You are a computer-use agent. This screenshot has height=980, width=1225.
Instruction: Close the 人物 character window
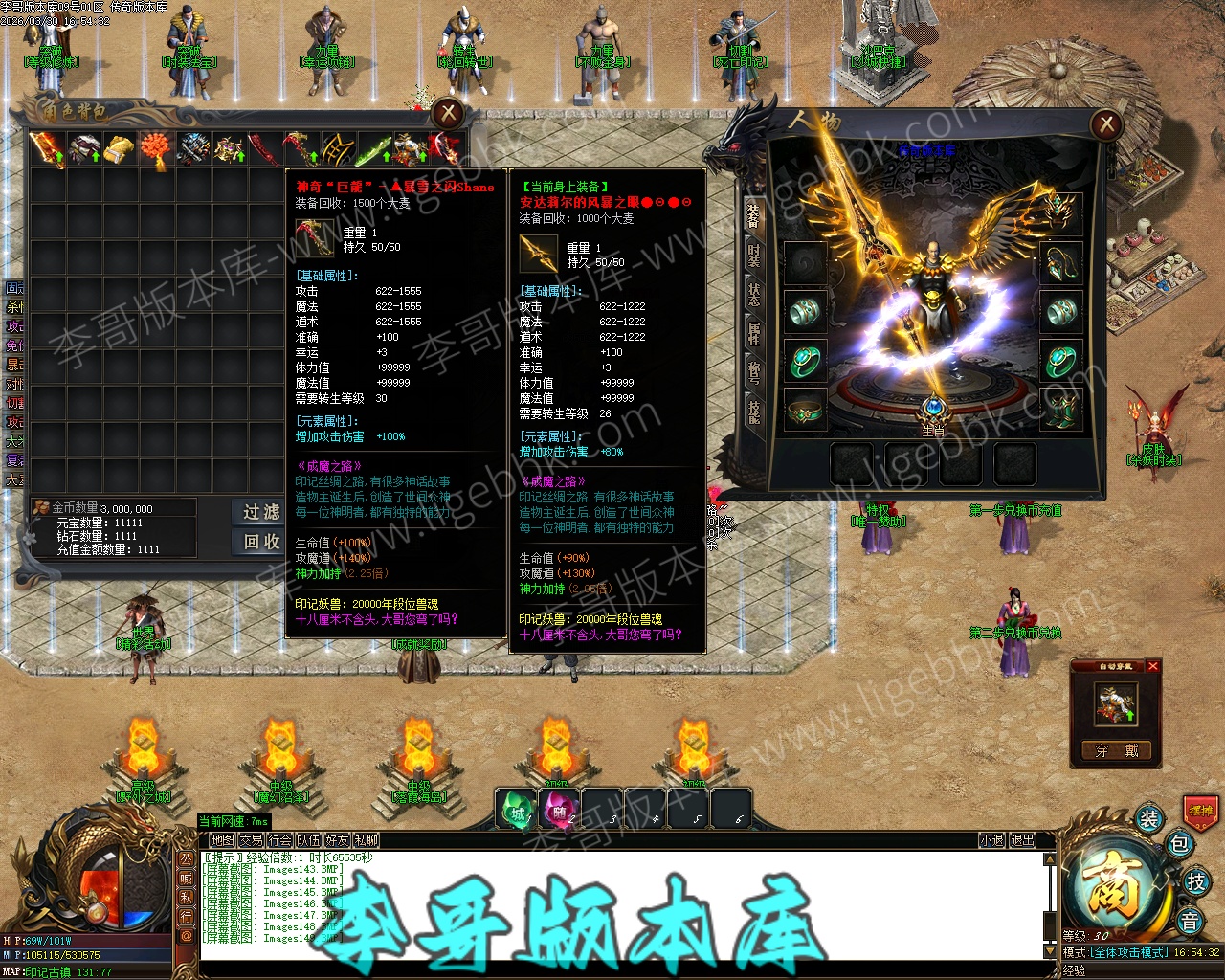tap(1105, 123)
